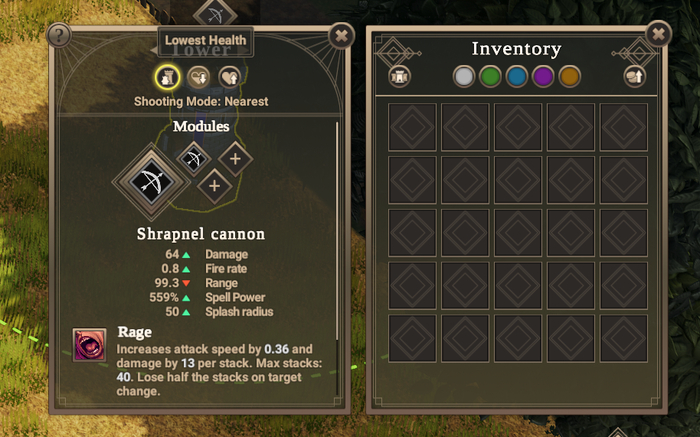The height and width of the screenshot is (437, 700).
Task: Filter inventory by orange rarity
Action: [x=570, y=76]
